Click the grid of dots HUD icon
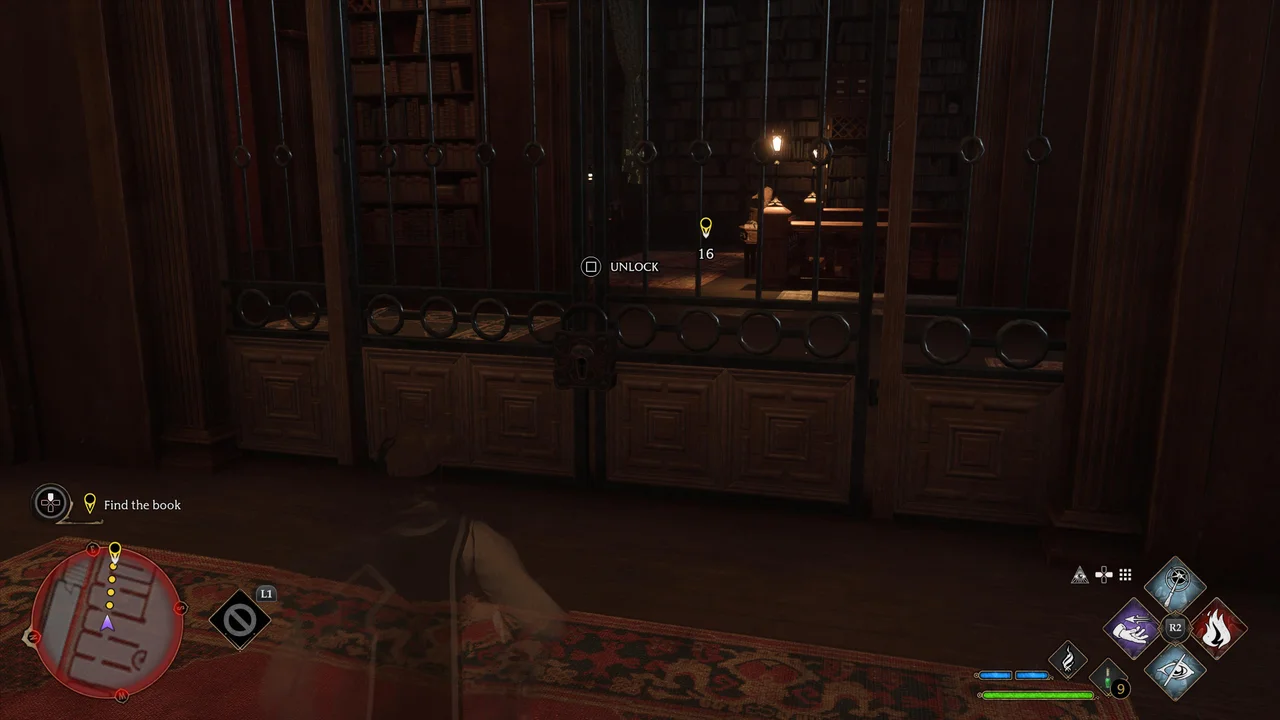Viewport: 1280px width, 720px height. click(1124, 574)
